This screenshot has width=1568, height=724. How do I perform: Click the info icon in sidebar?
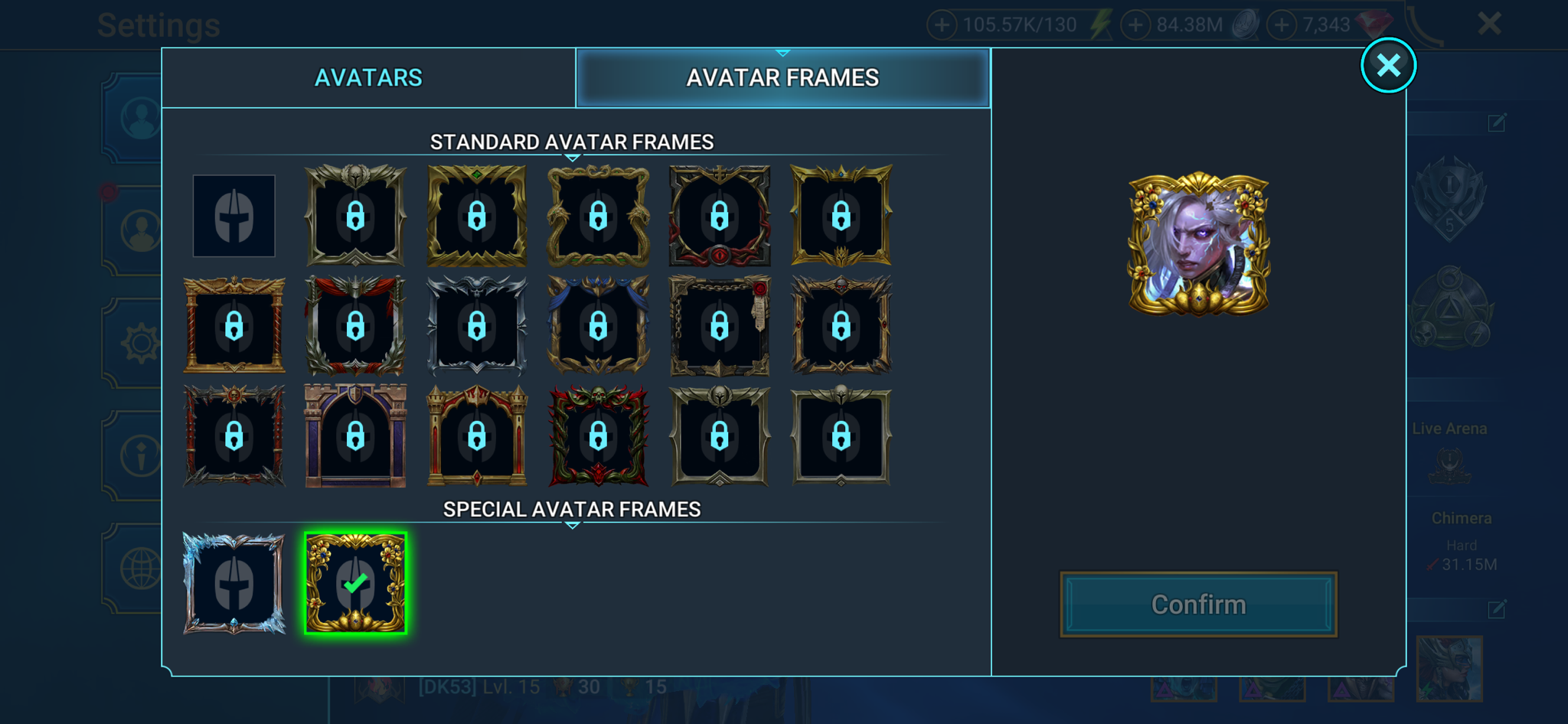pyautogui.click(x=141, y=455)
